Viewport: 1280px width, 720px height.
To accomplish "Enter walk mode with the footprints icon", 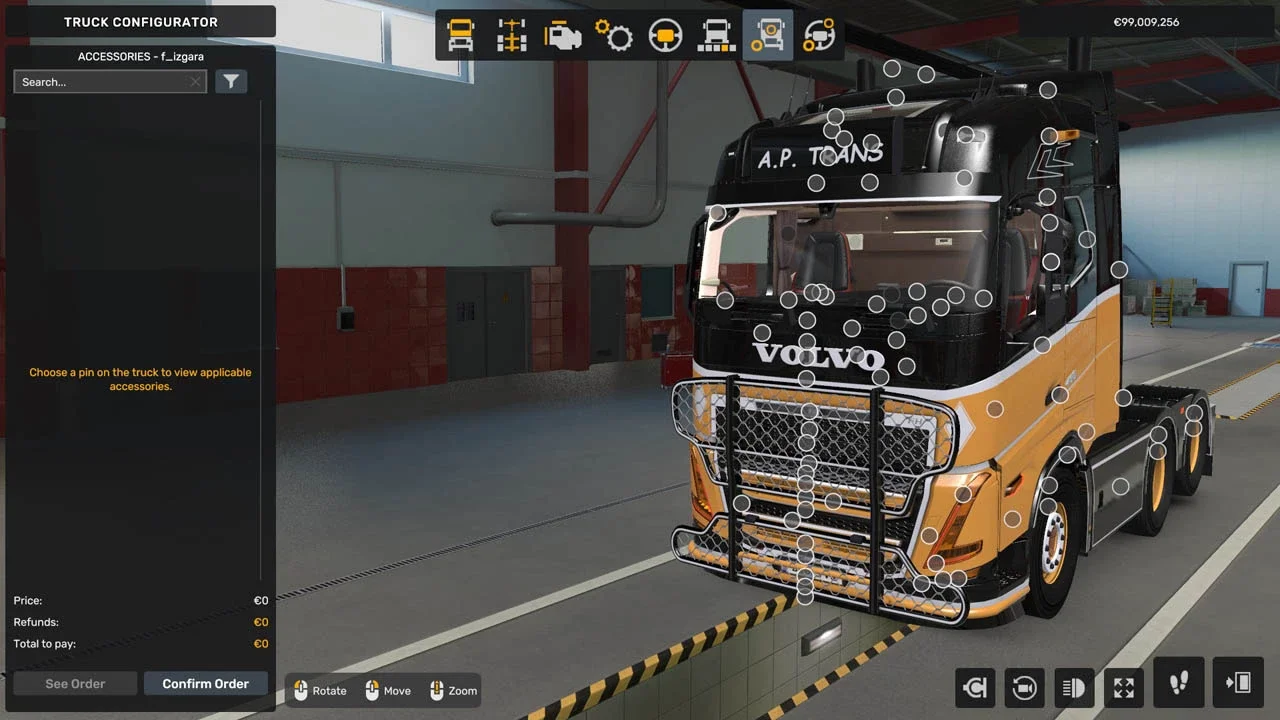I will (x=1179, y=683).
